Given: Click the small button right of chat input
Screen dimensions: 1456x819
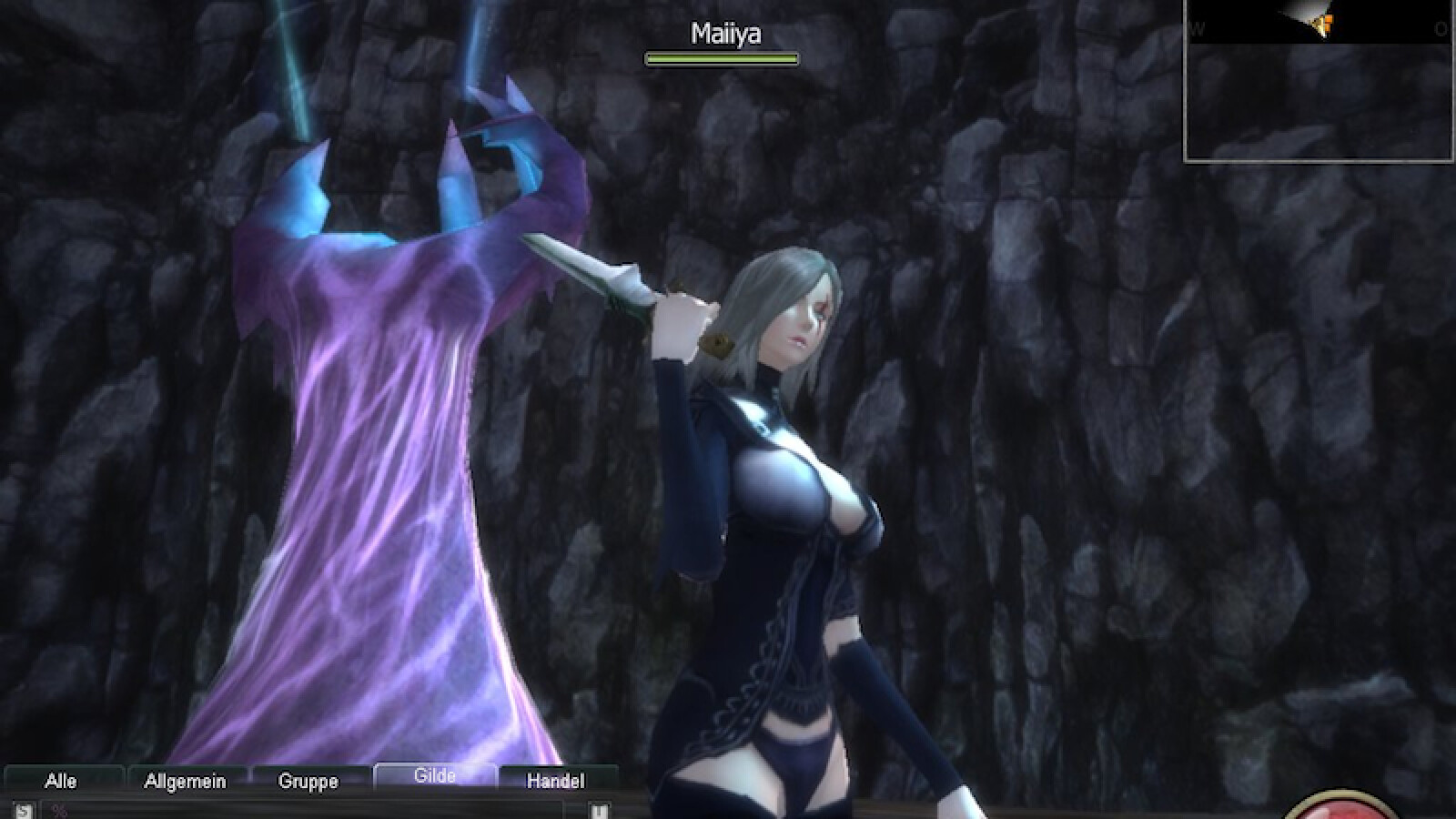Looking at the screenshot, I should point(599,810).
